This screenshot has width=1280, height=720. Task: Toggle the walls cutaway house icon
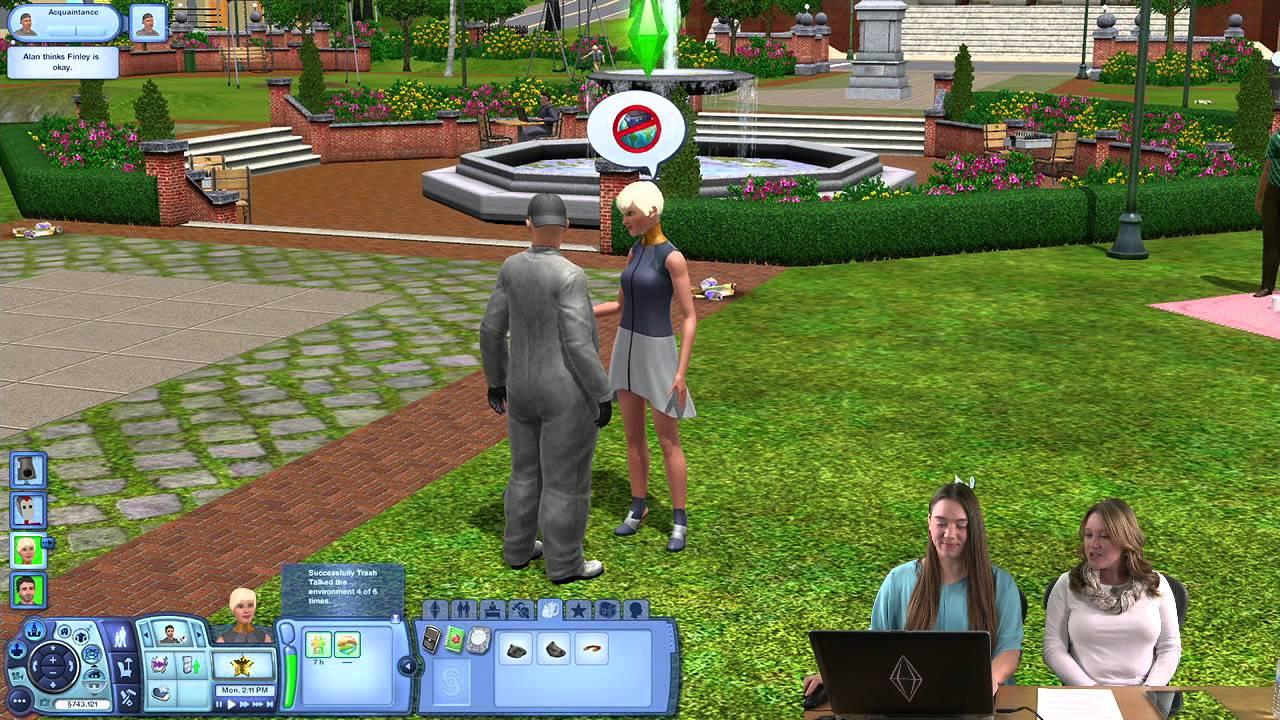(93, 679)
